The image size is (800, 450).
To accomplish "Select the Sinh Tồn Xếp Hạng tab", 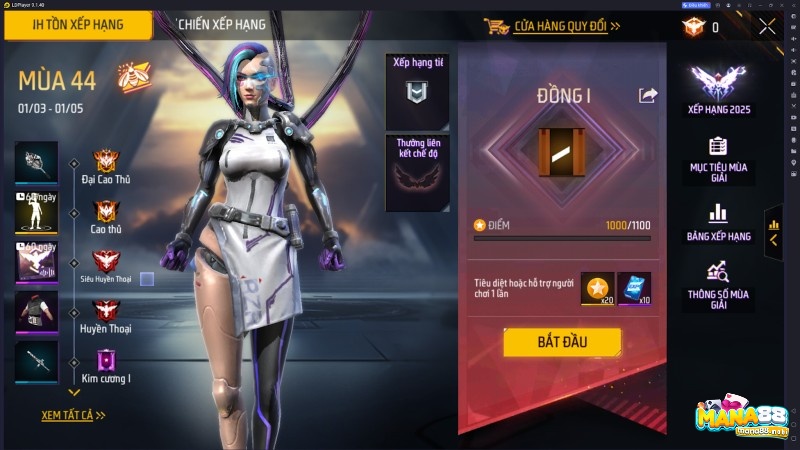I will [76, 25].
